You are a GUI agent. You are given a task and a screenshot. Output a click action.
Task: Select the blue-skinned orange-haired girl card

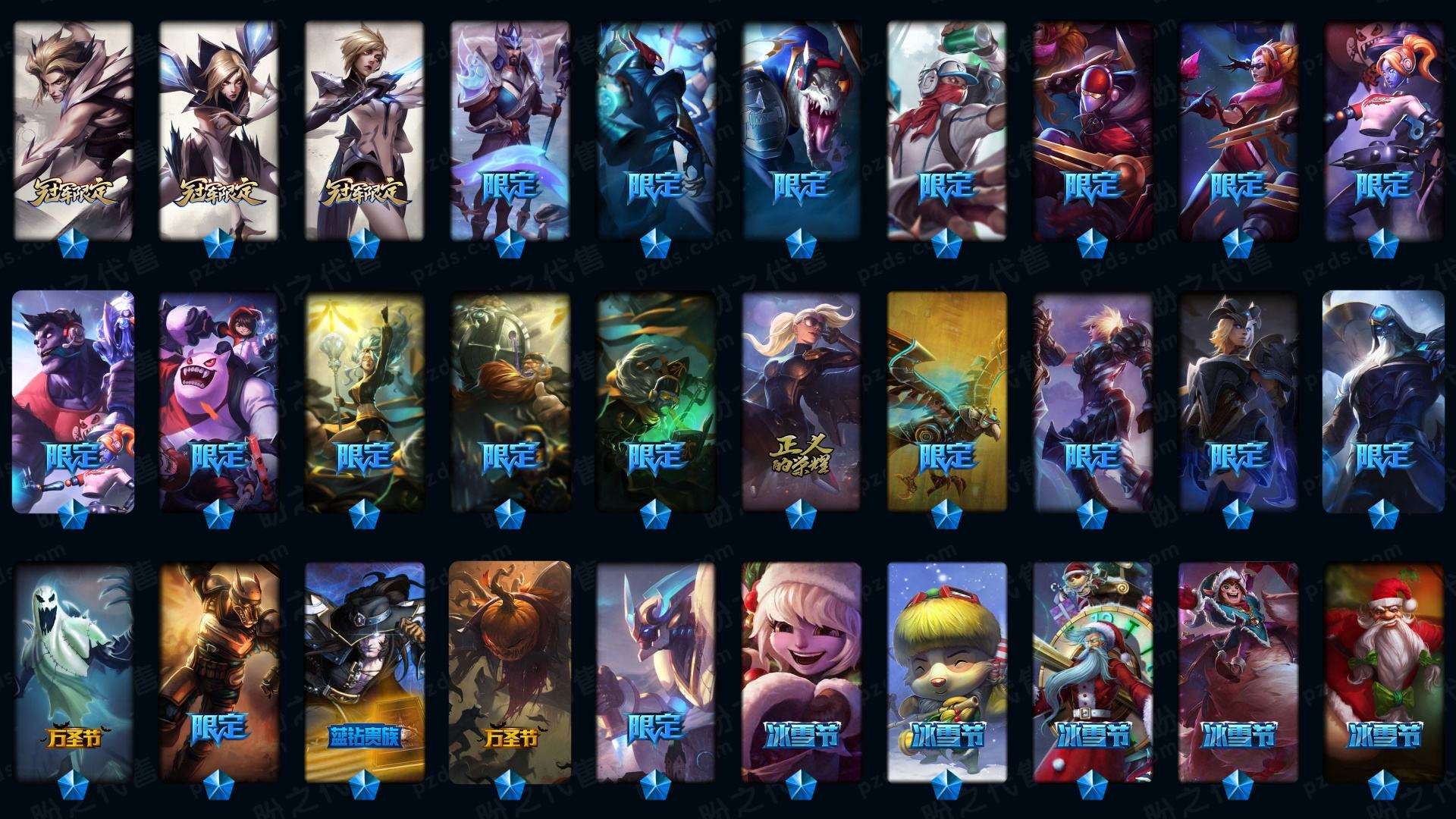tap(1383, 129)
